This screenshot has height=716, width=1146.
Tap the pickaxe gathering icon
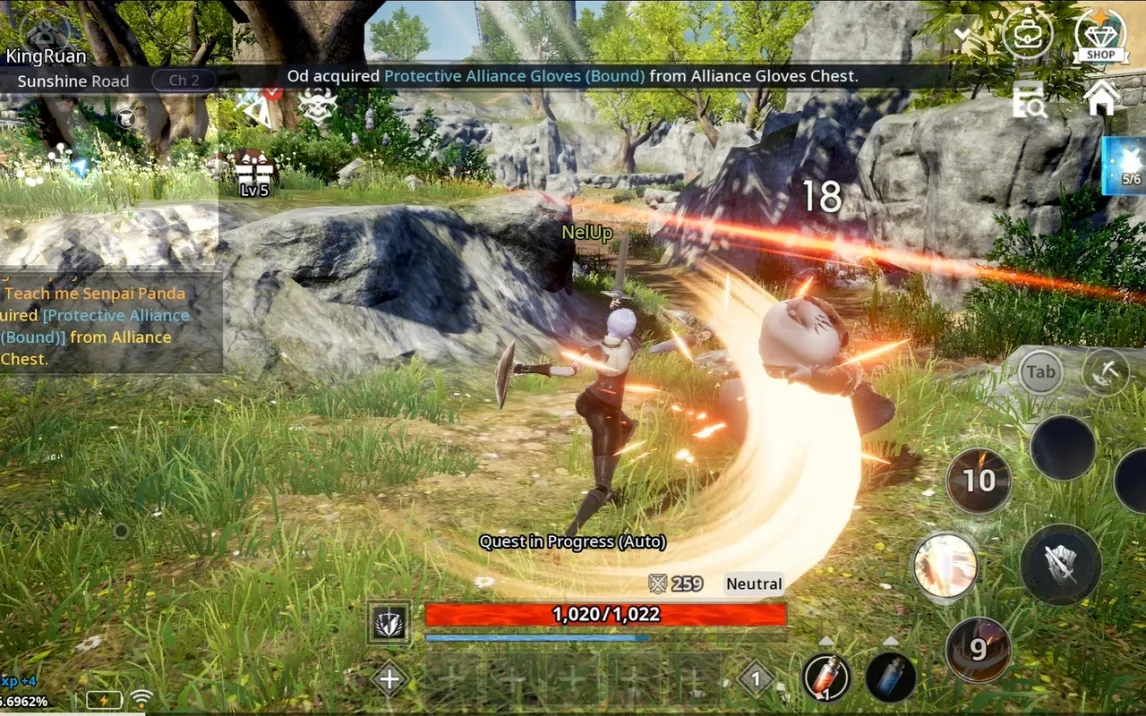[x=1106, y=372]
